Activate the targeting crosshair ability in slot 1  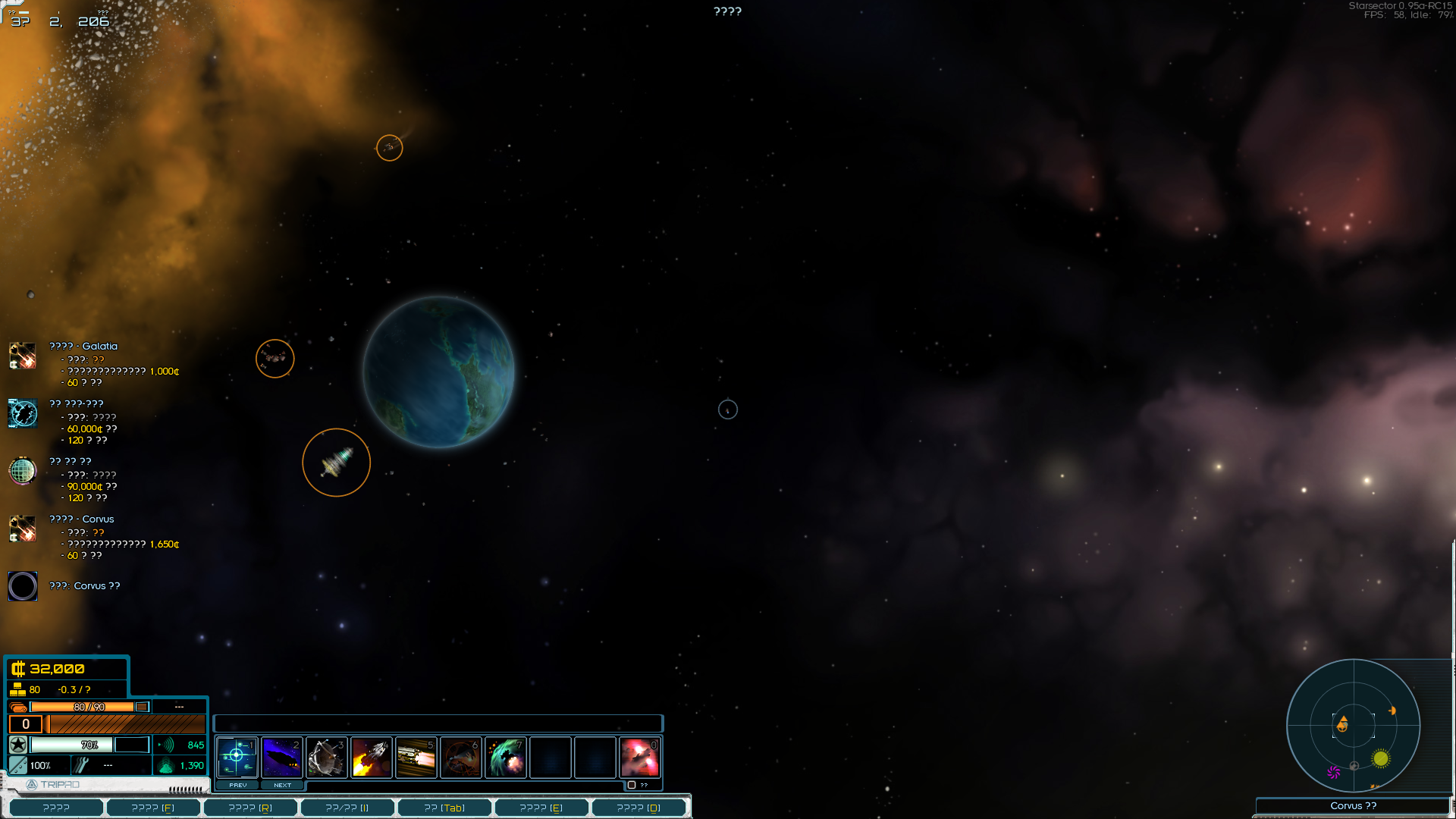237,757
